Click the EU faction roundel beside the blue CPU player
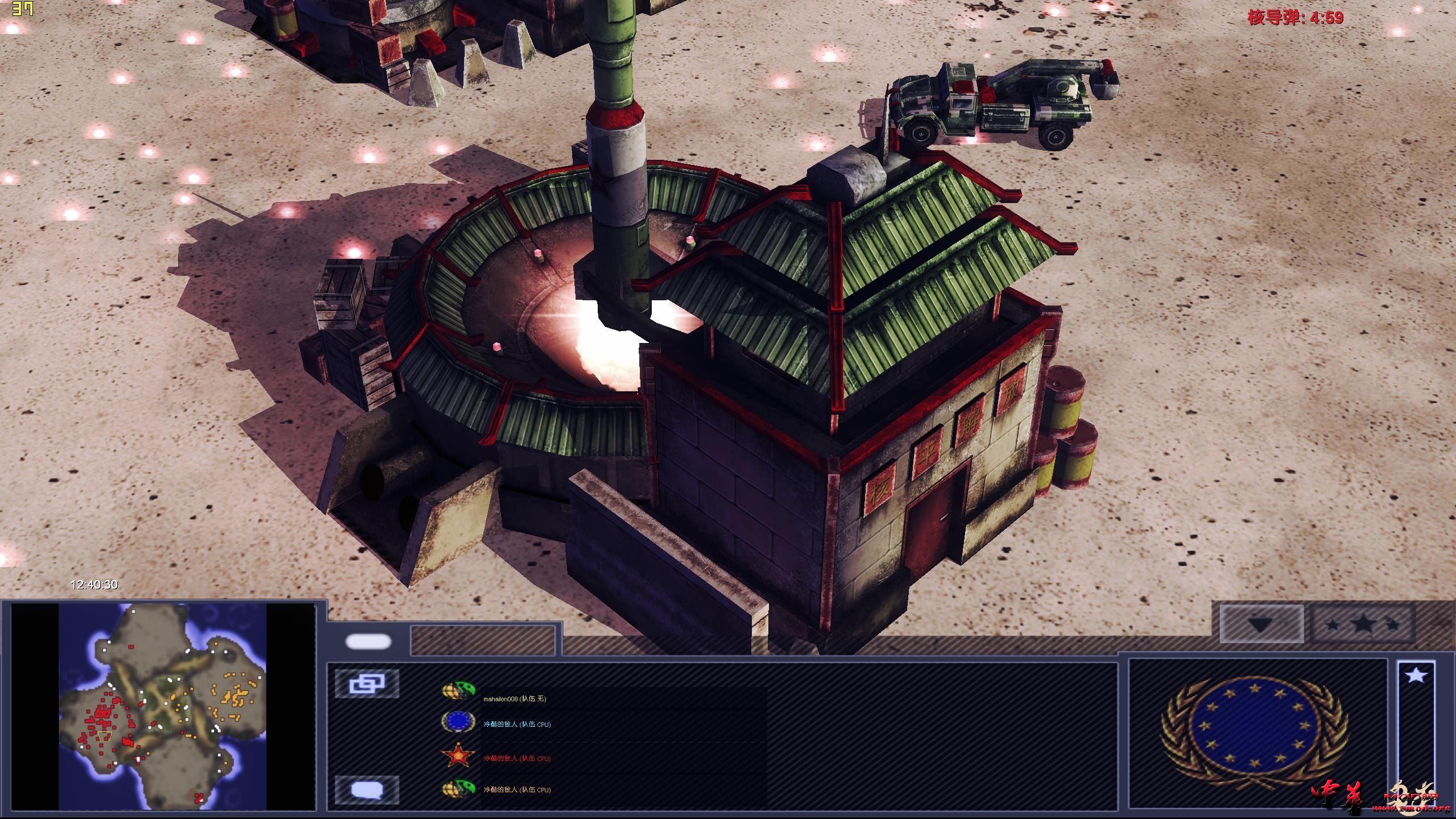This screenshot has width=1456, height=819. (x=458, y=722)
